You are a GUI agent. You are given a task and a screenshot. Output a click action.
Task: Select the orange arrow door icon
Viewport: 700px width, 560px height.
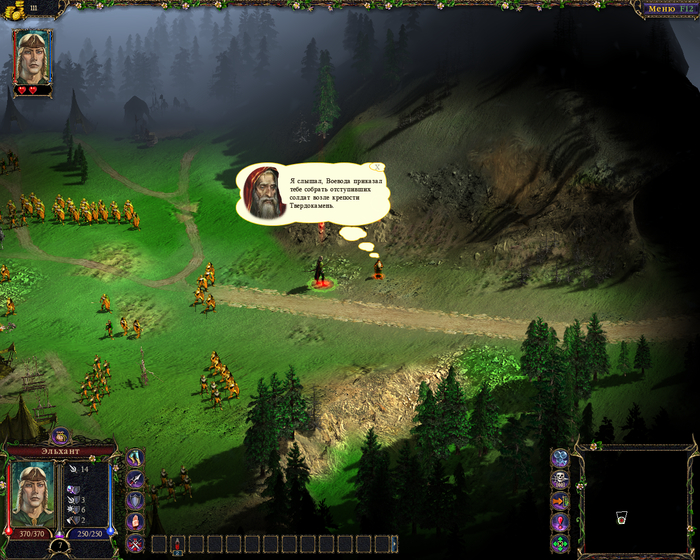point(560,501)
